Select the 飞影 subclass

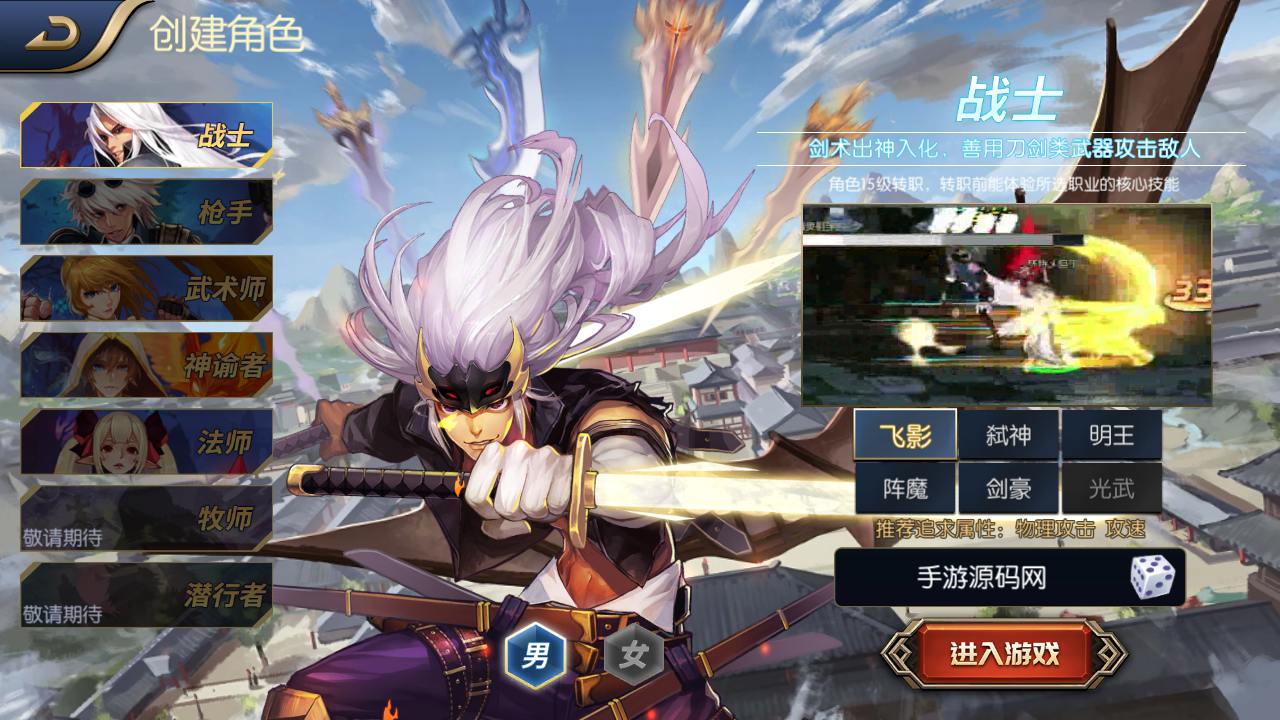(905, 435)
